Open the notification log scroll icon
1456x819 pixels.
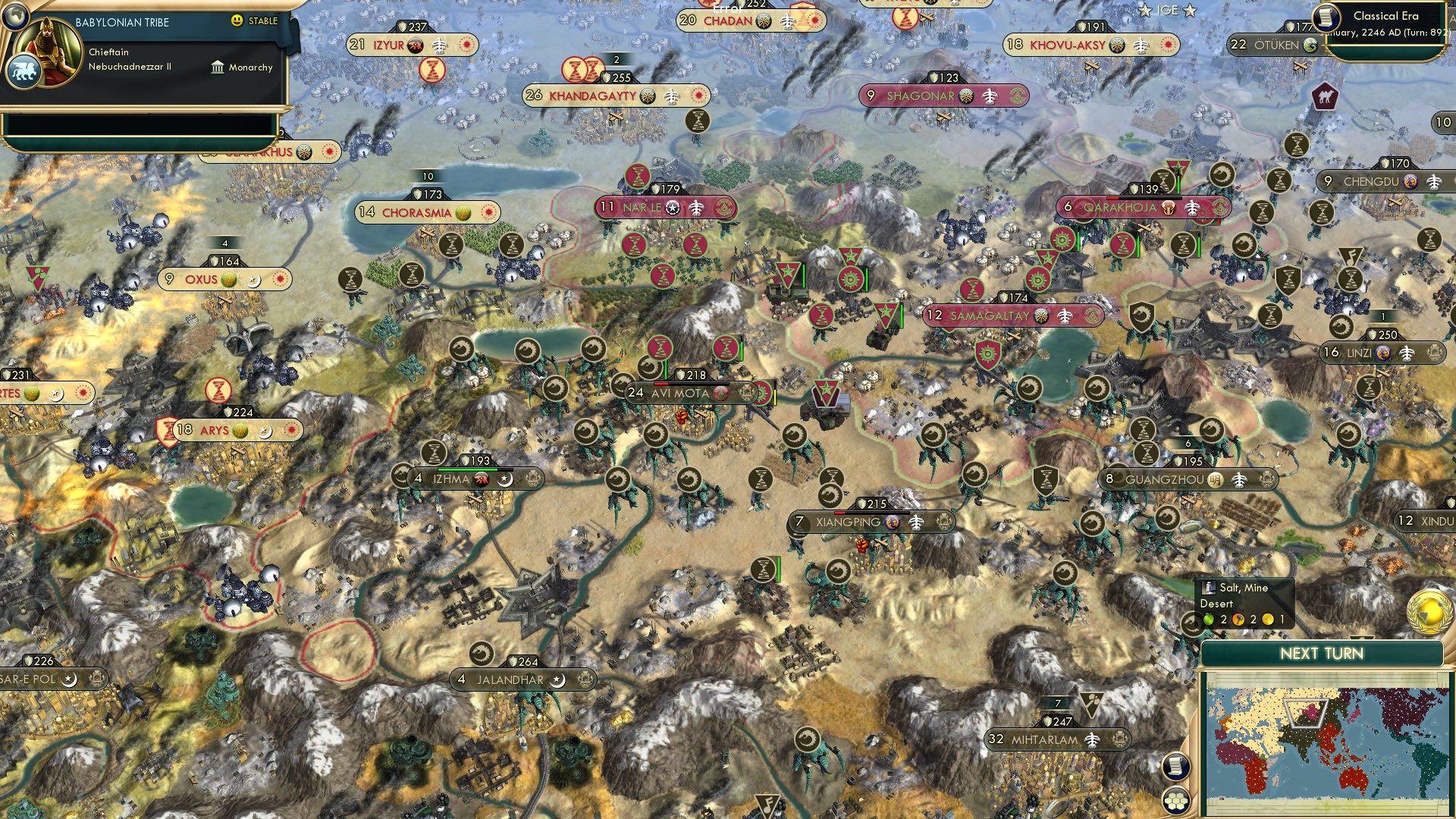click(1175, 766)
